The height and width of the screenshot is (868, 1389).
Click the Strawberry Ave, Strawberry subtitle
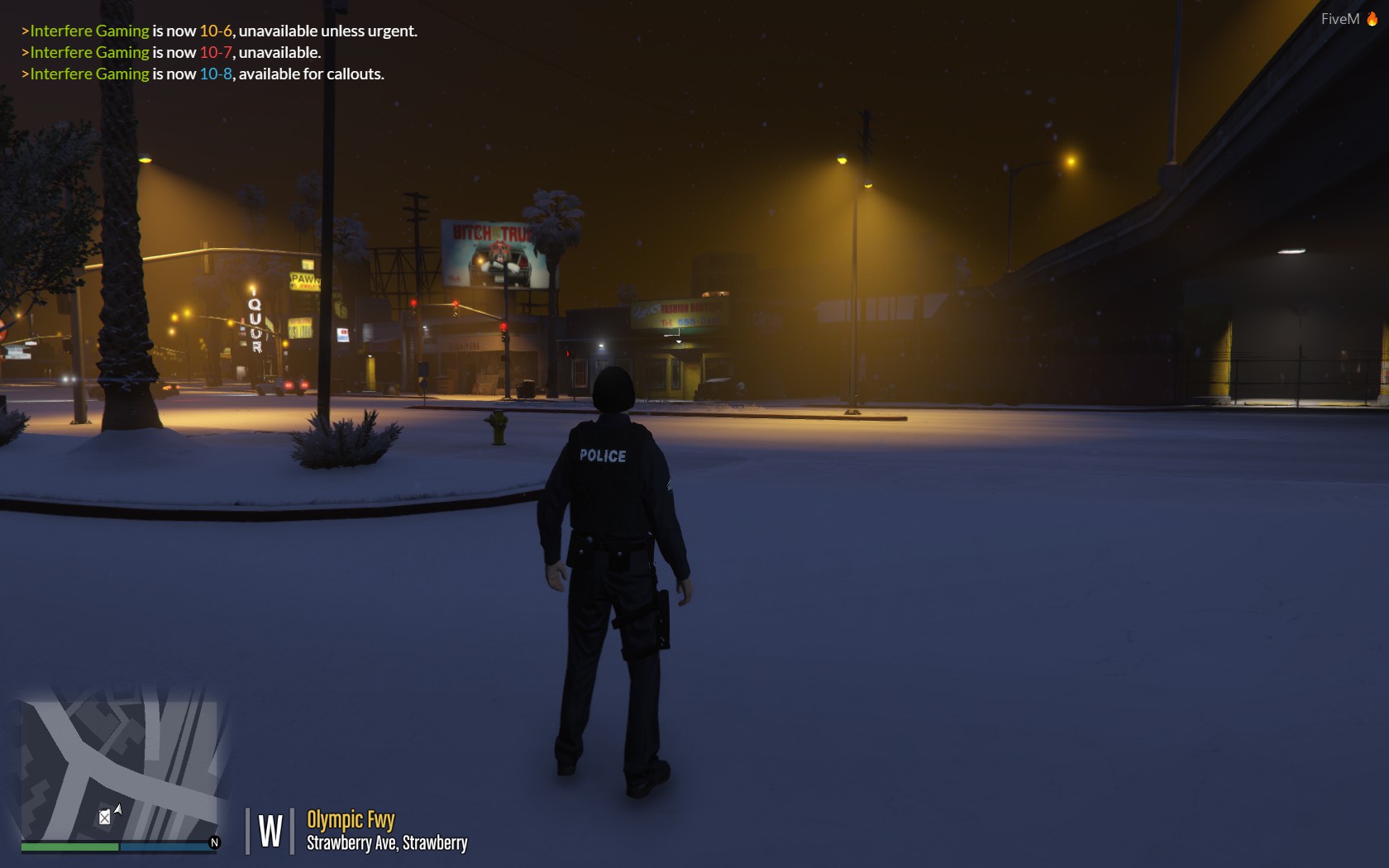[x=387, y=844]
